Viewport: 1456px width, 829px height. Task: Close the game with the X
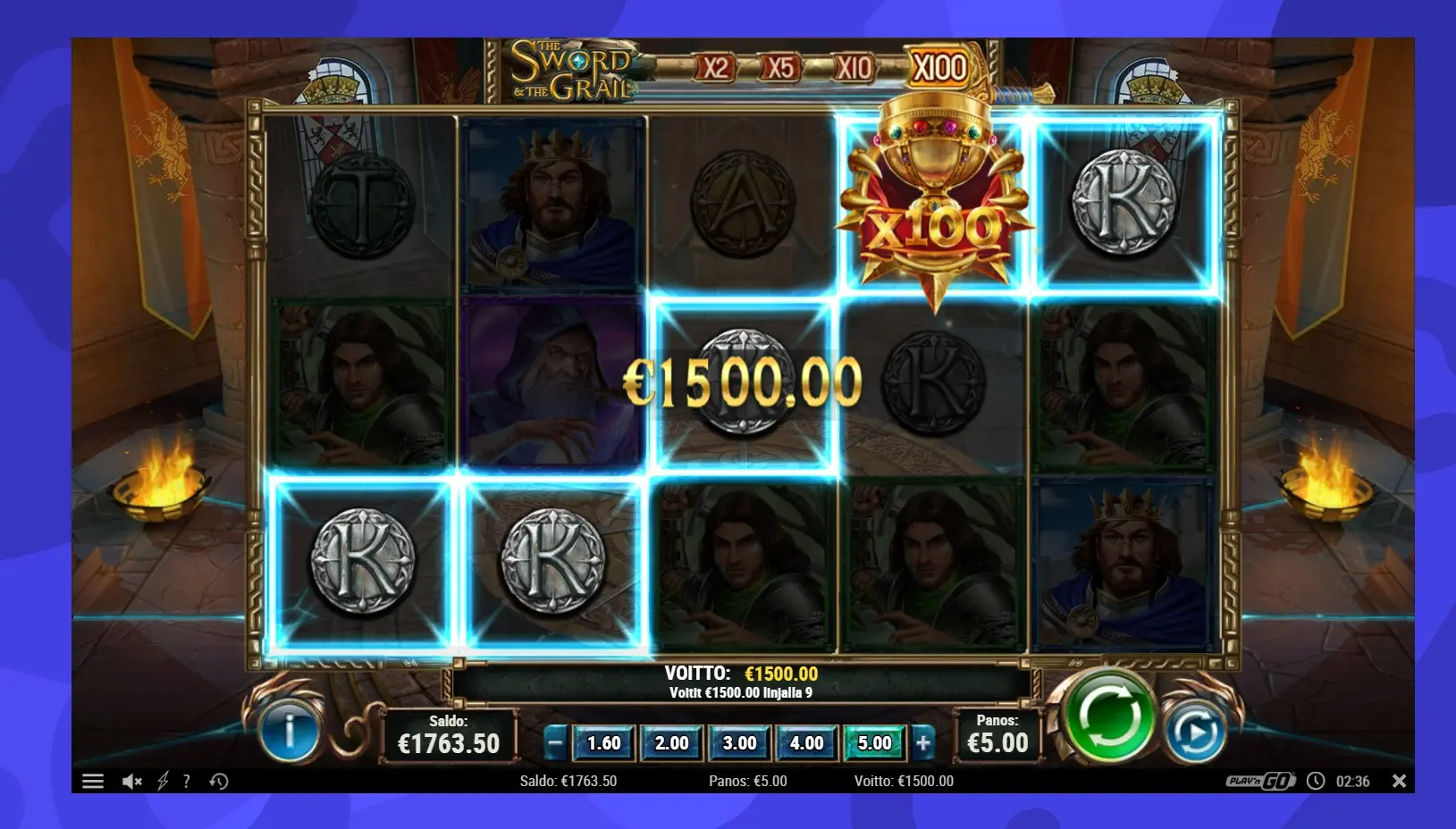click(x=1399, y=781)
